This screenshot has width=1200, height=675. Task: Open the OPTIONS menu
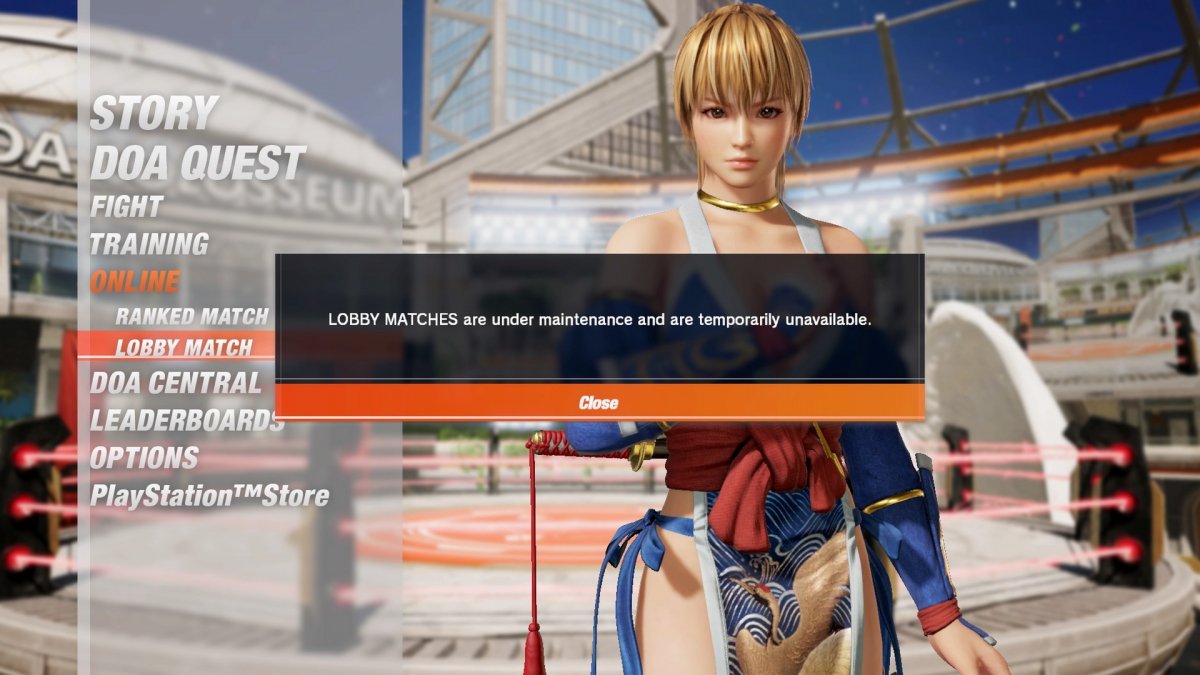coord(144,458)
